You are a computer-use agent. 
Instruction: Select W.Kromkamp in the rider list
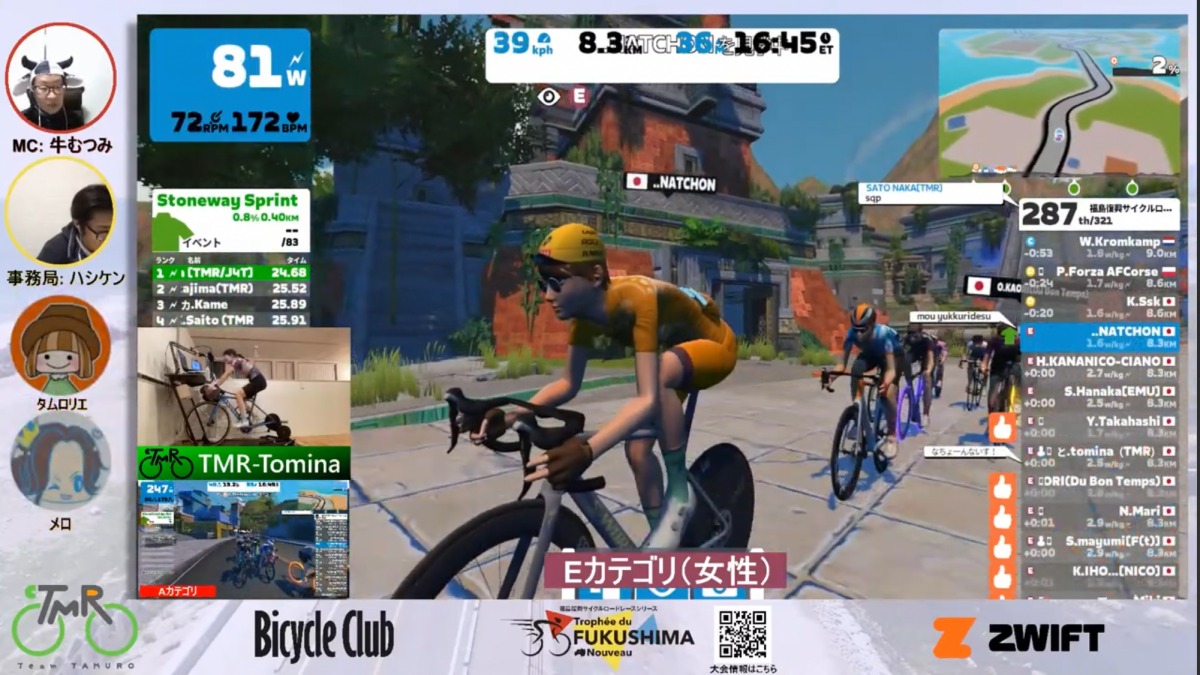(1099, 247)
